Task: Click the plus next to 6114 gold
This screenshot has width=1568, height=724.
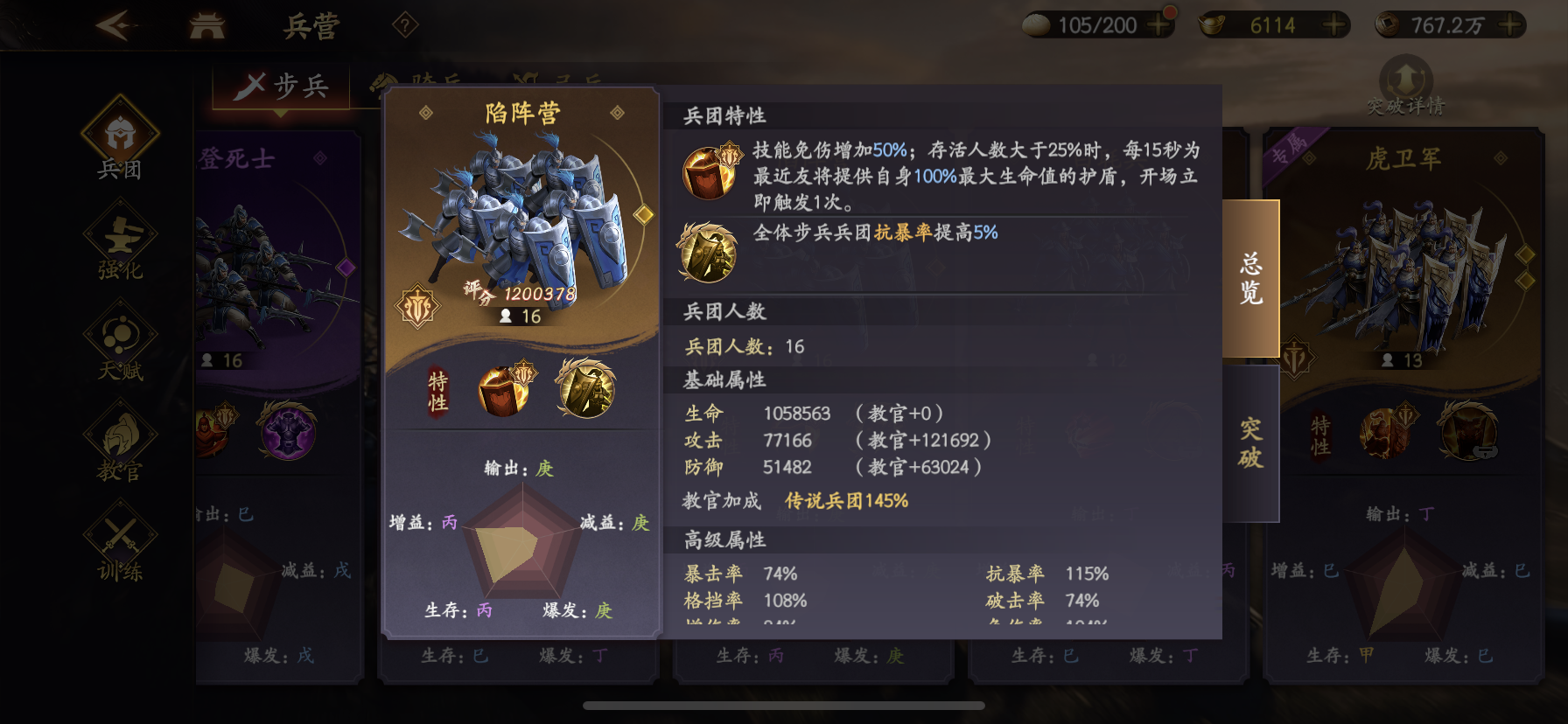Action: pos(1333,24)
